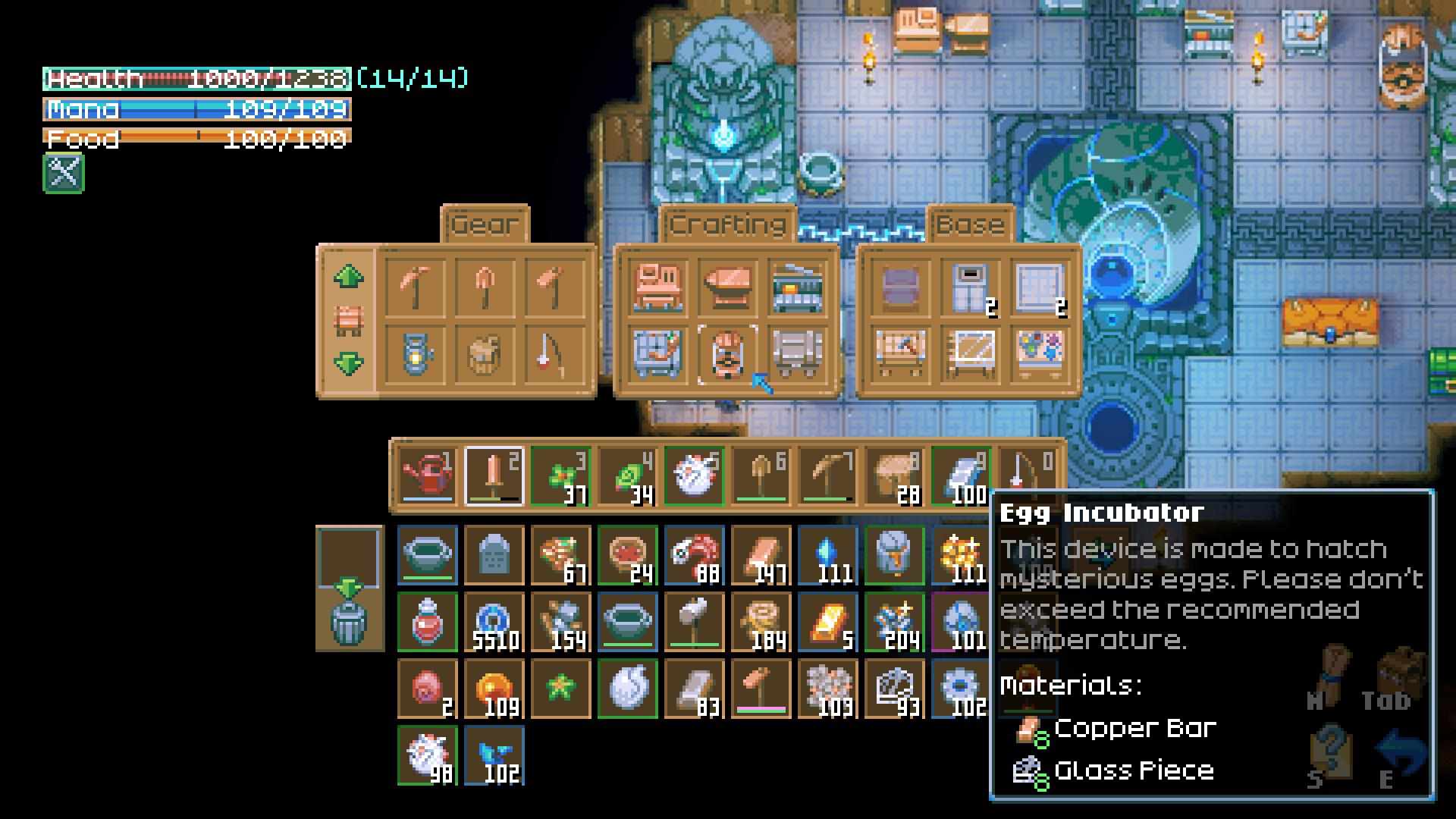Click the green up arrow beside the recipes

(348, 277)
